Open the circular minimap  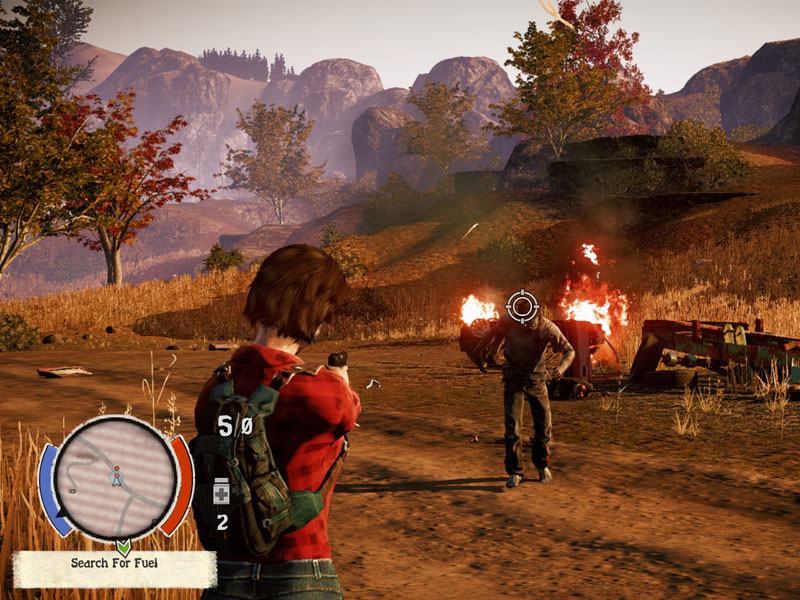pyautogui.click(x=116, y=477)
